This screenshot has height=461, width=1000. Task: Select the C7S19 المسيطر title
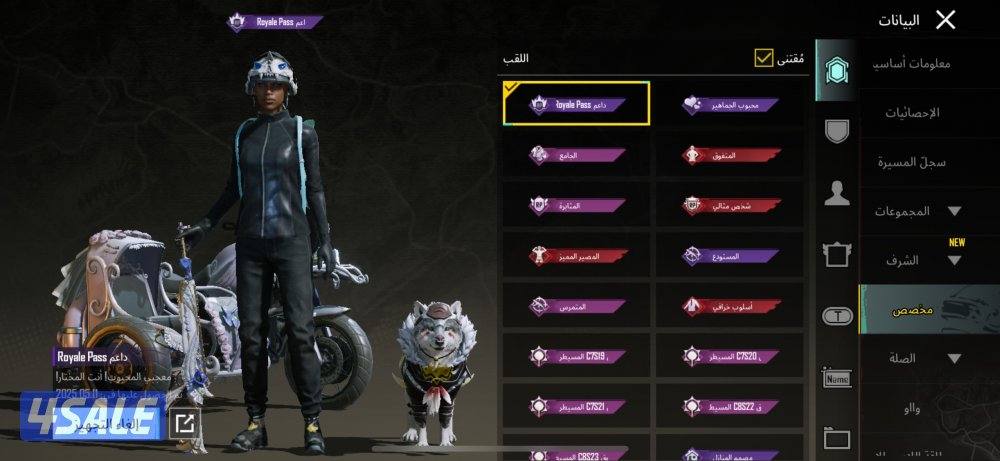pos(577,355)
